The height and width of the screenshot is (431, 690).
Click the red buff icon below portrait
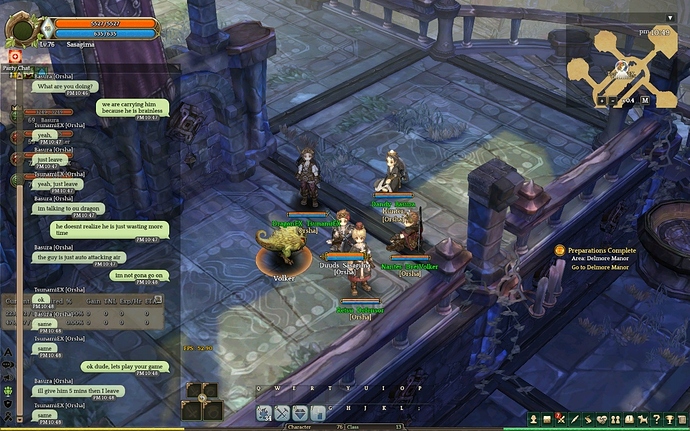[x=15, y=55]
